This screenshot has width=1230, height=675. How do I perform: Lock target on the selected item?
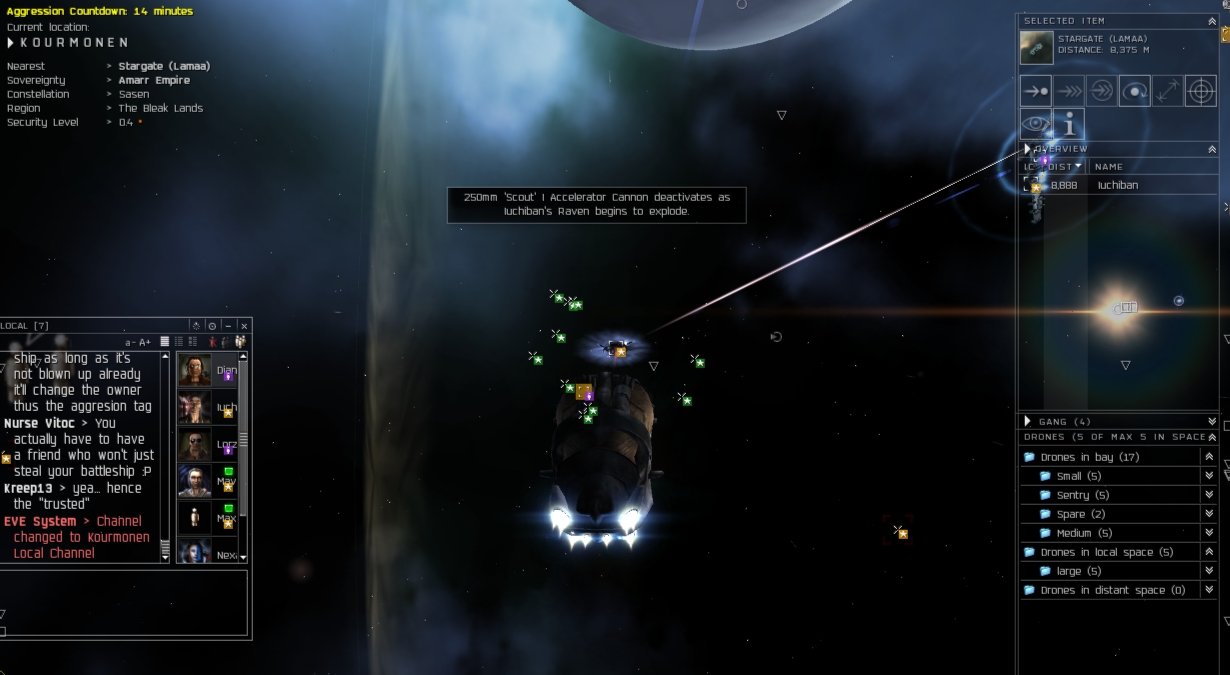(x=1200, y=91)
